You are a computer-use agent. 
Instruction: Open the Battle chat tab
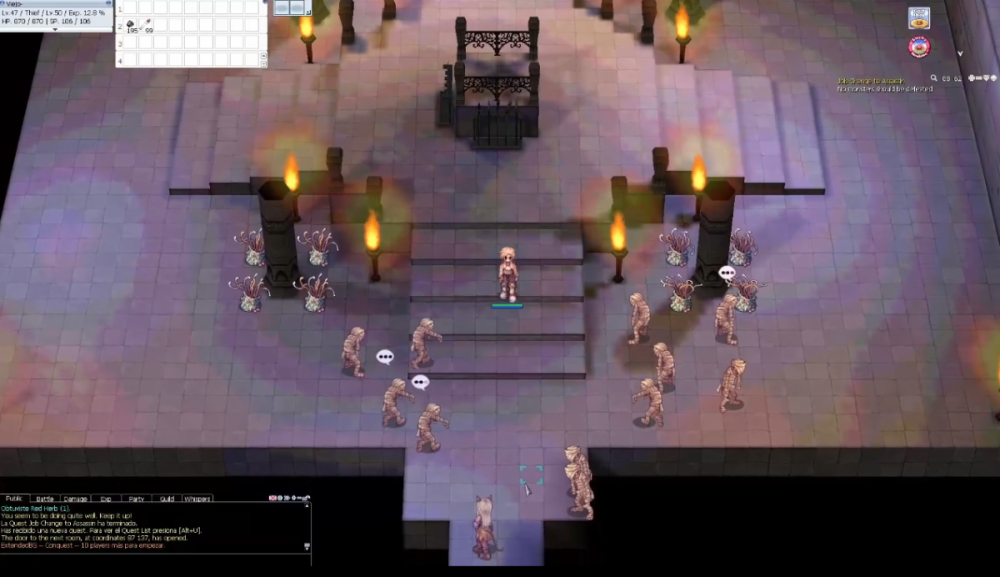pos(45,498)
